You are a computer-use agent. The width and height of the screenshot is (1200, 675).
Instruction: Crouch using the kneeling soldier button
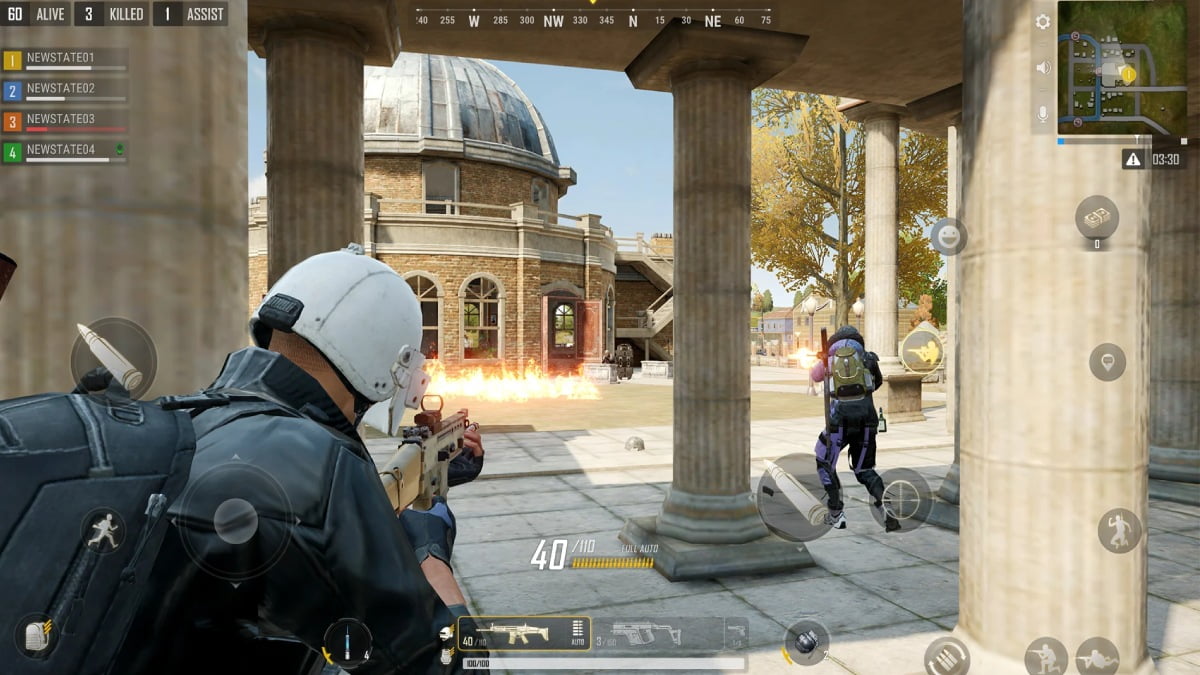1046,656
